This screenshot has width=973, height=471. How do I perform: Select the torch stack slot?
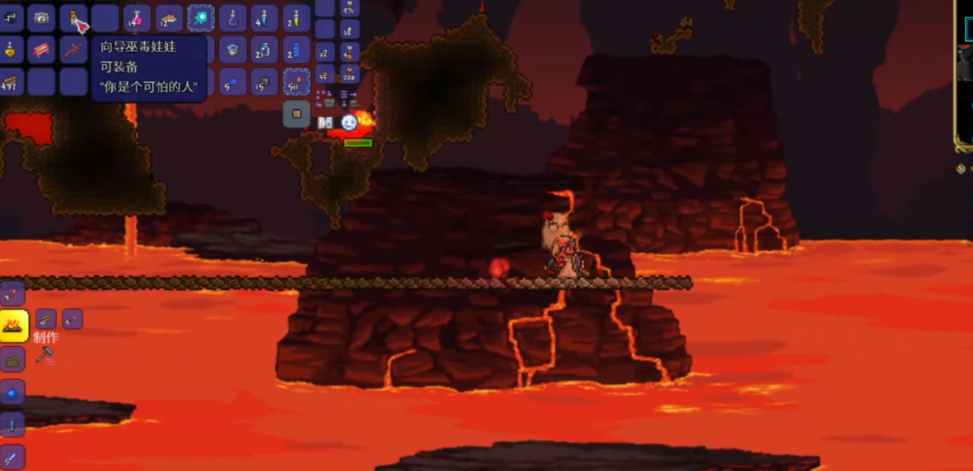pyautogui.click(x=297, y=80)
